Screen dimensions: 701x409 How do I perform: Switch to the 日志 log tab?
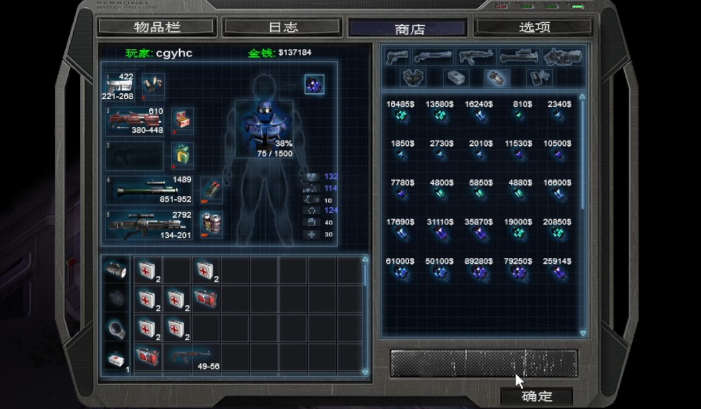tap(282, 27)
